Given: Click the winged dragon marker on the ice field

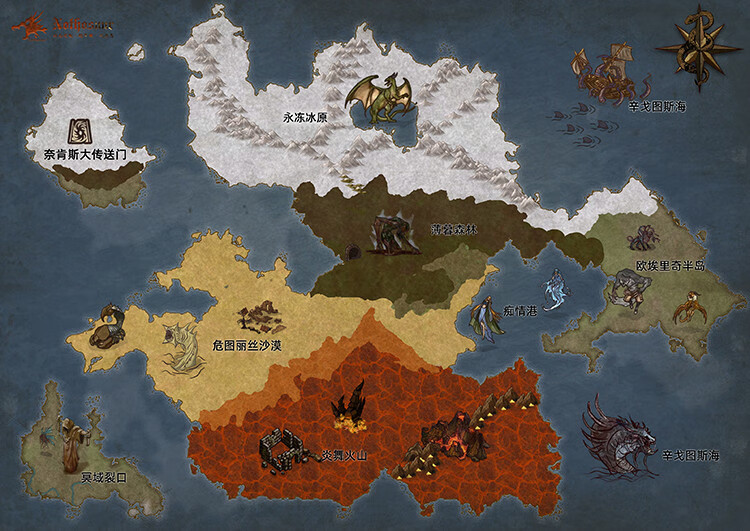Looking at the screenshot, I should [377, 99].
